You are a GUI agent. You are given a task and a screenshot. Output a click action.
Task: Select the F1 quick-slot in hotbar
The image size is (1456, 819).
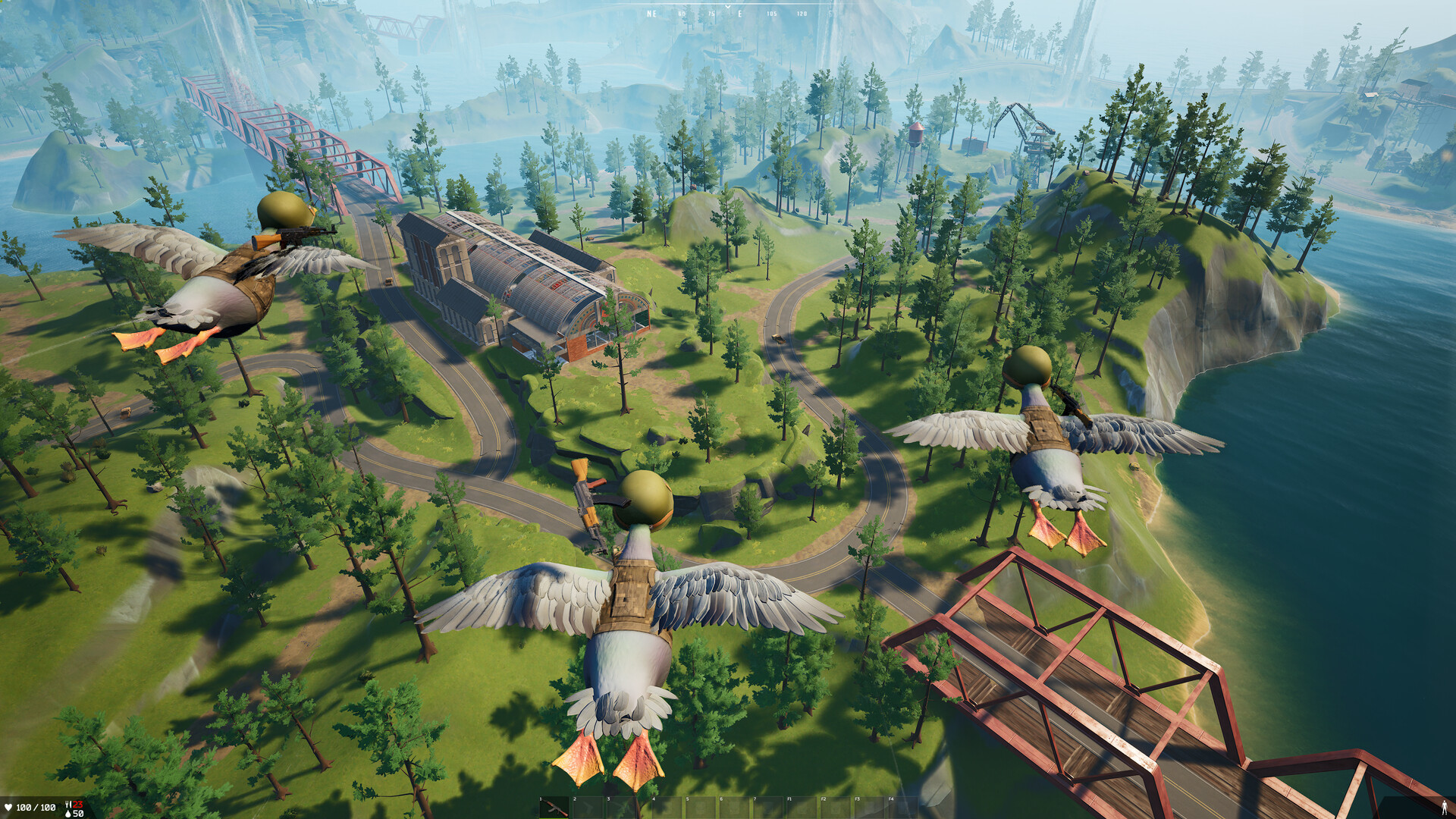coord(802,806)
